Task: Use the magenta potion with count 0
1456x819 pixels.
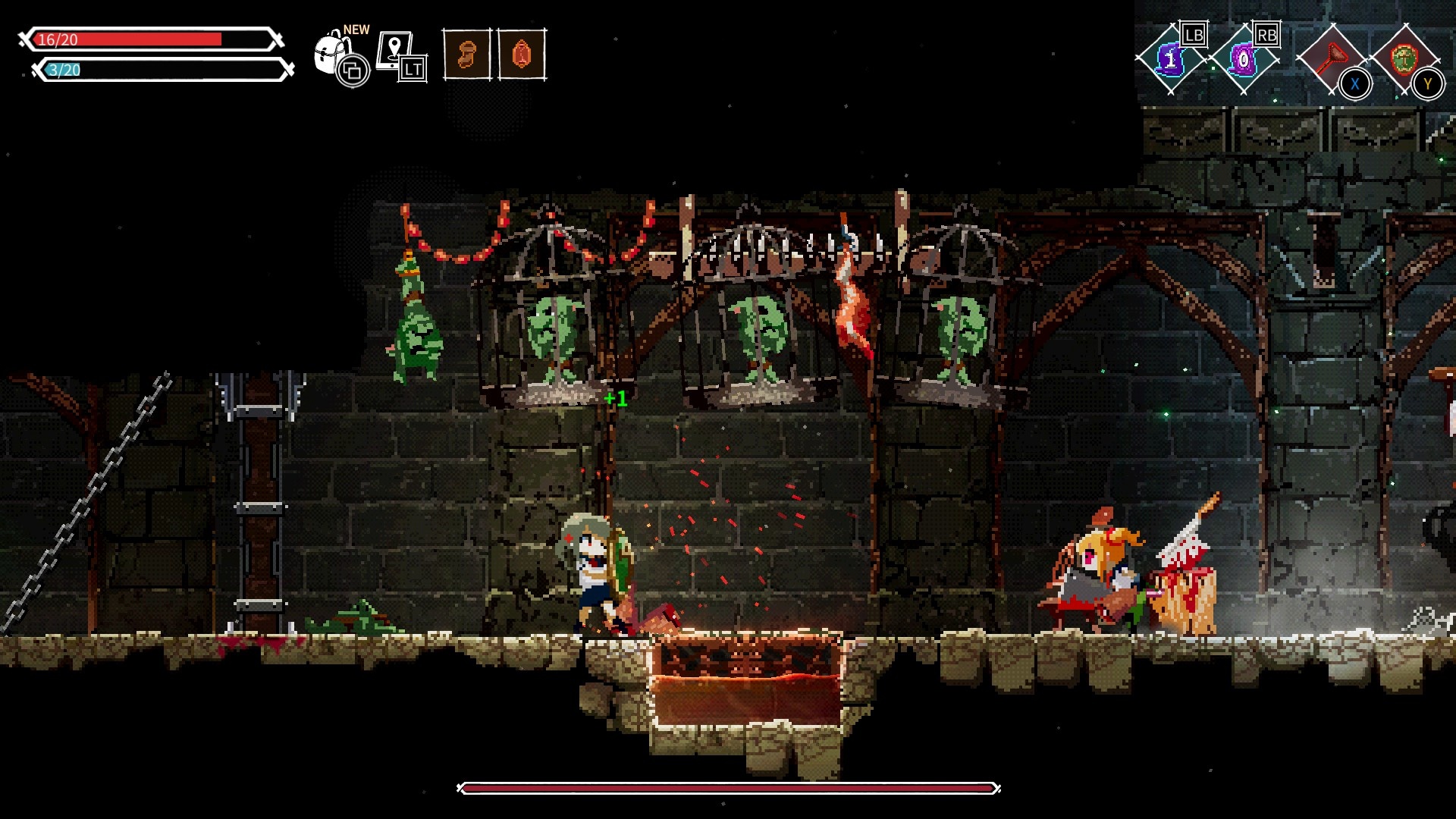Action: (1244, 59)
